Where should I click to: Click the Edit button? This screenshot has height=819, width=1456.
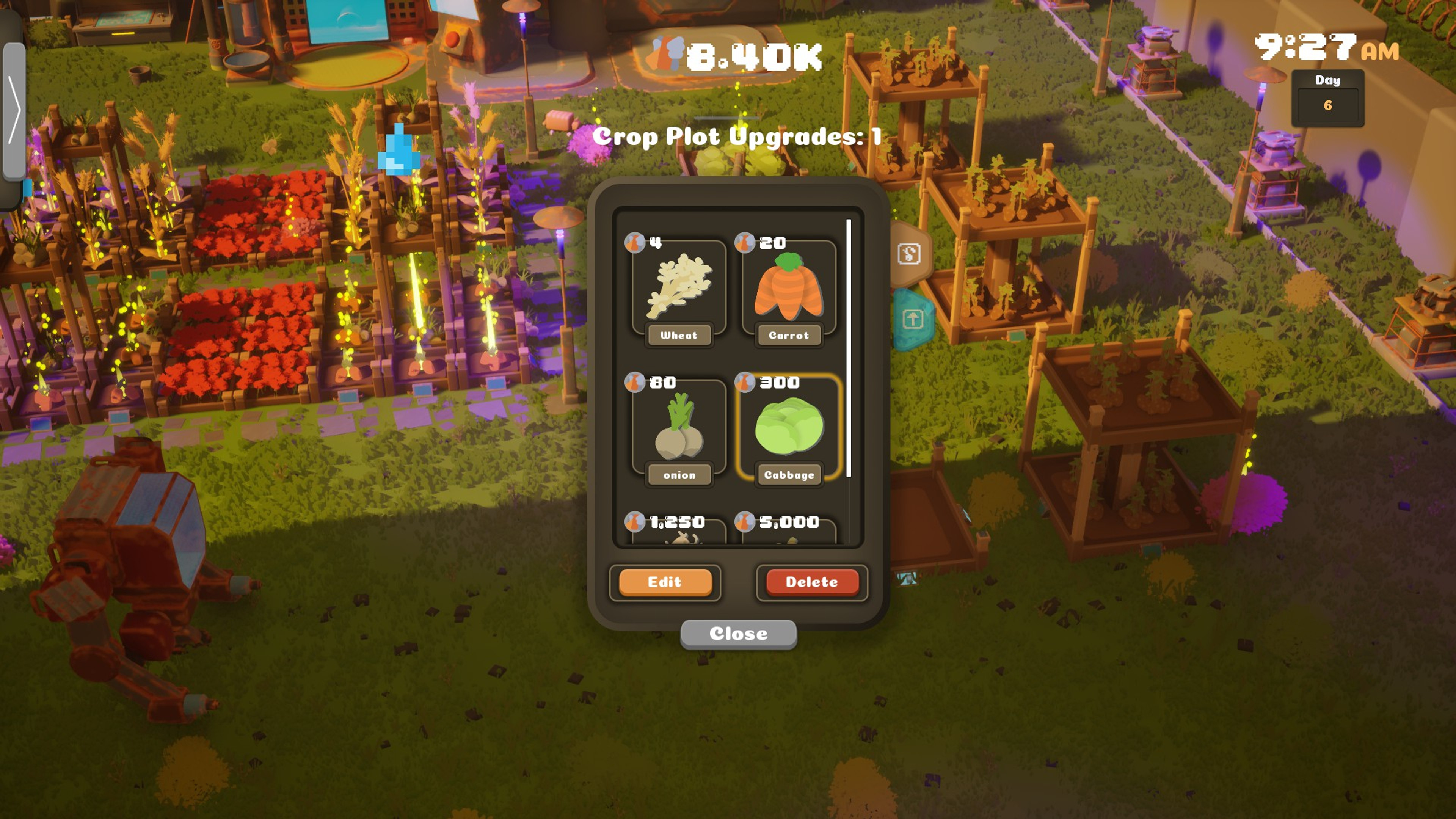click(x=665, y=582)
